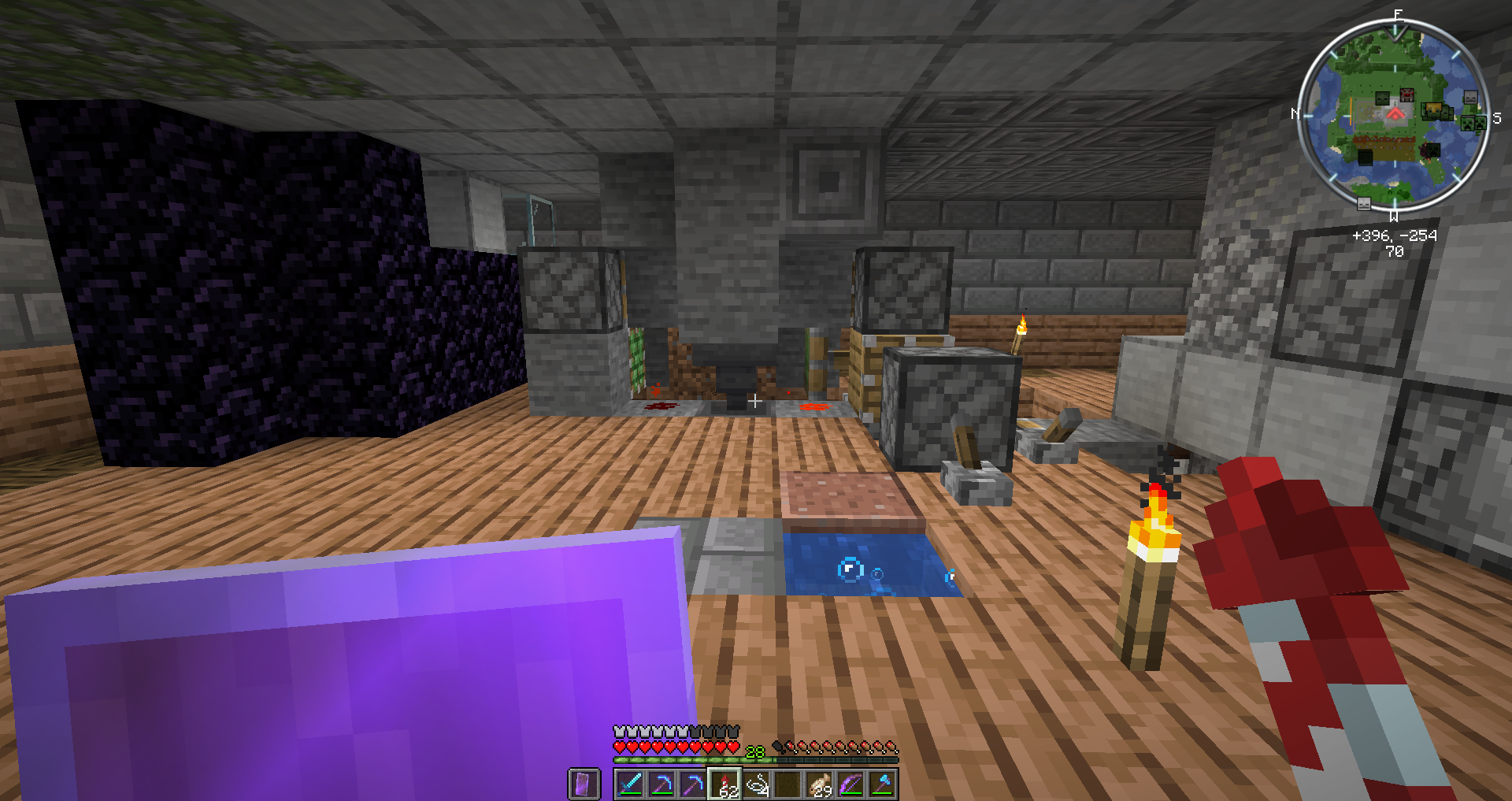
Task: Select the first diamond pickaxe
Action: coord(661,782)
